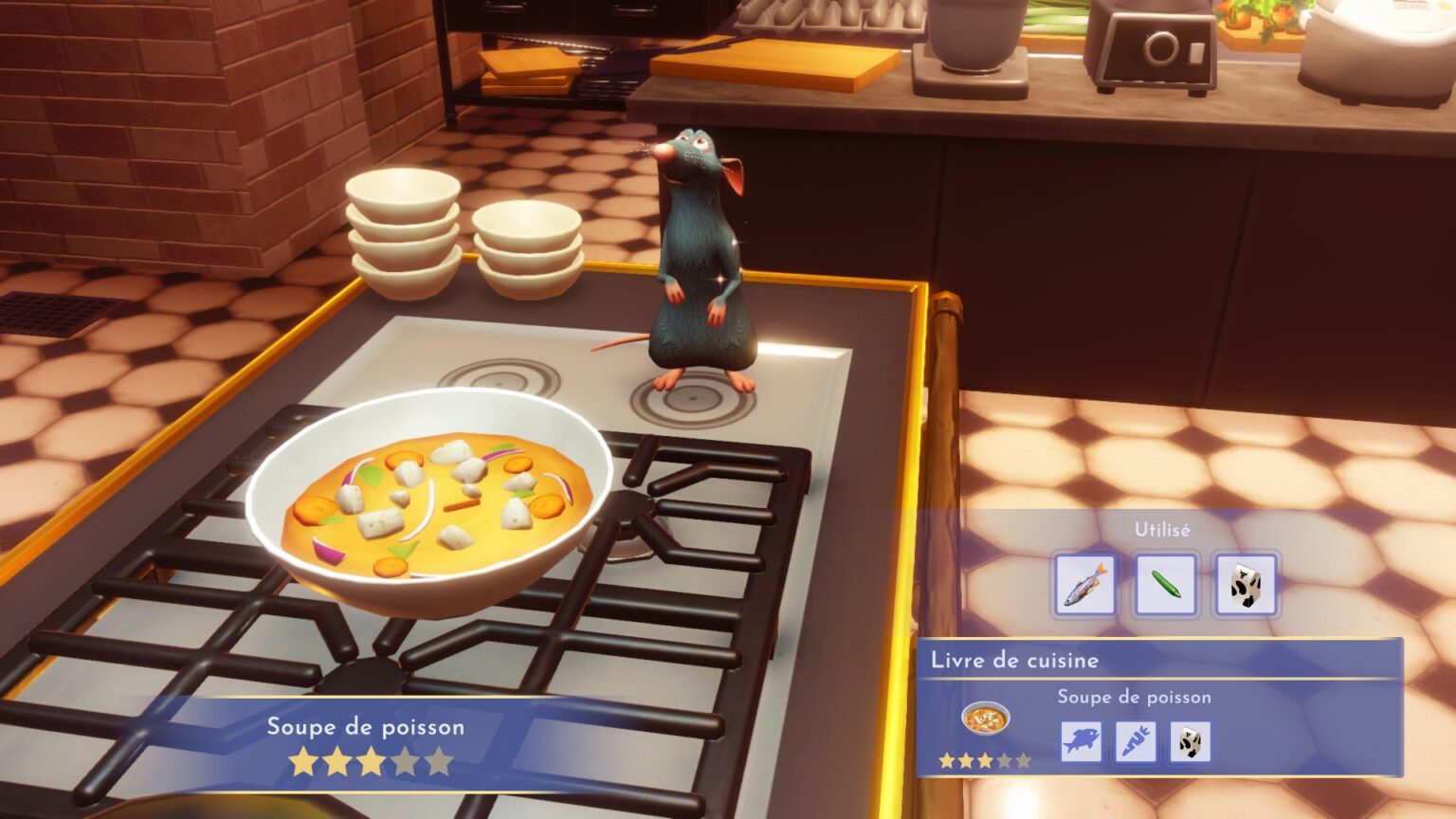Click the Soupe de poisson recipe title in the cookbook
1456x819 pixels.
pyautogui.click(x=1135, y=696)
